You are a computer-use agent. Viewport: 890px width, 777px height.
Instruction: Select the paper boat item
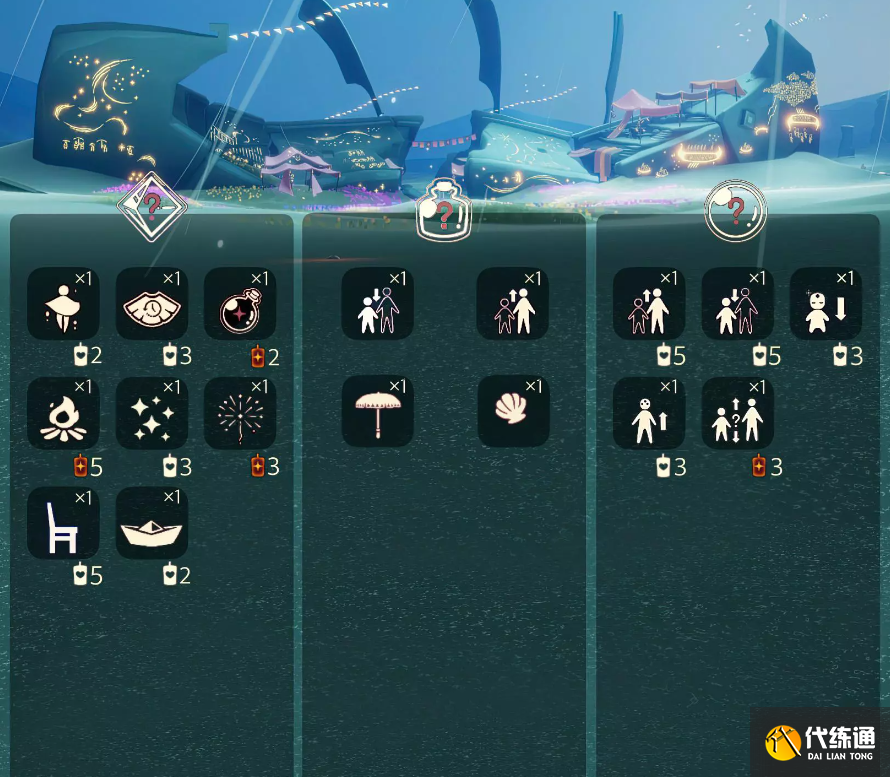click(152, 523)
